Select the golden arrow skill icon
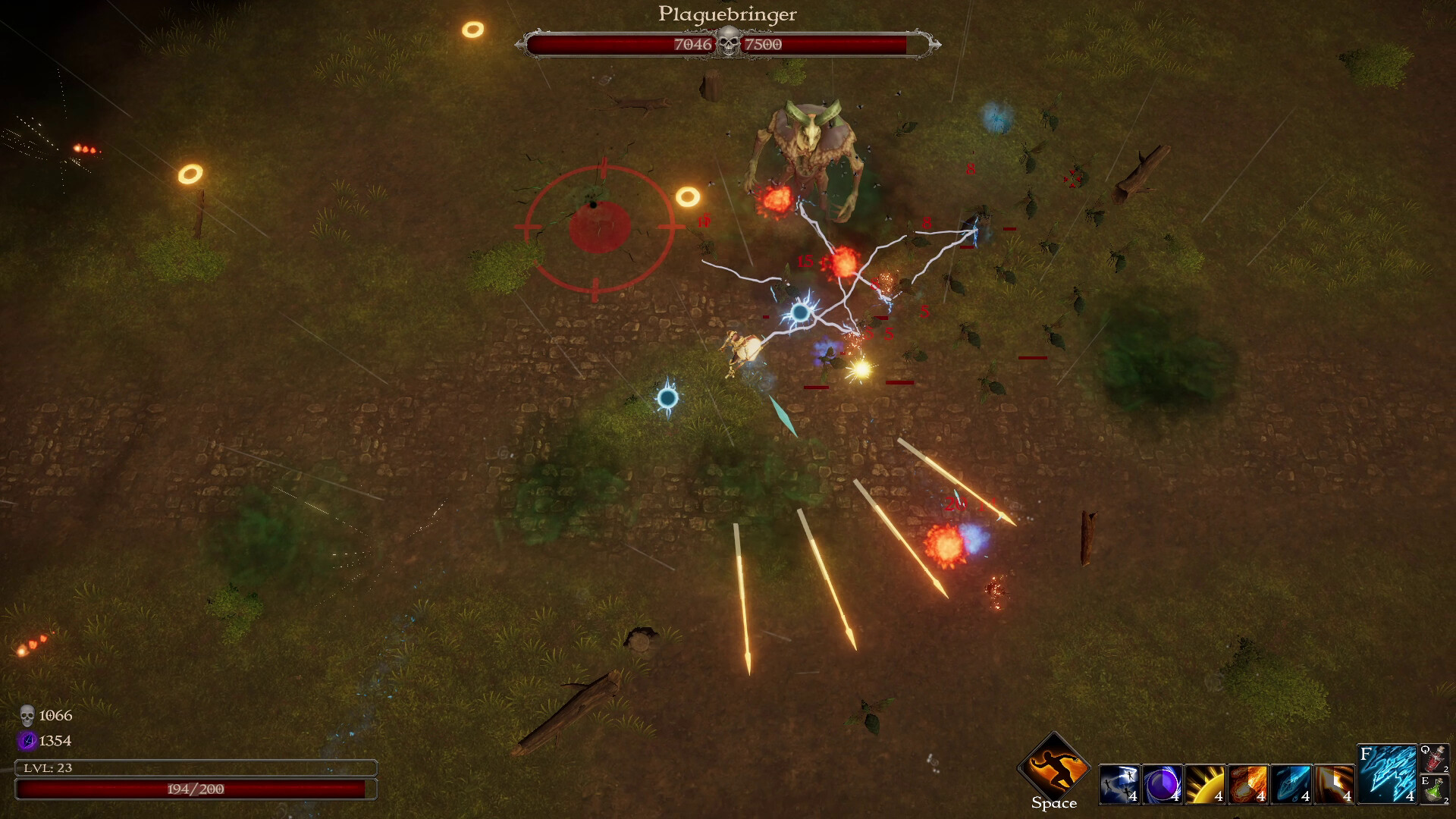The image size is (1456, 819). click(x=1334, y=784)
